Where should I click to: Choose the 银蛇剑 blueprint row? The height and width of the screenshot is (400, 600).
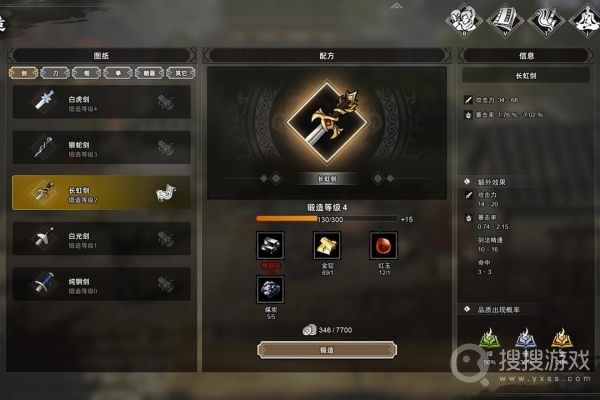[100, 147]
